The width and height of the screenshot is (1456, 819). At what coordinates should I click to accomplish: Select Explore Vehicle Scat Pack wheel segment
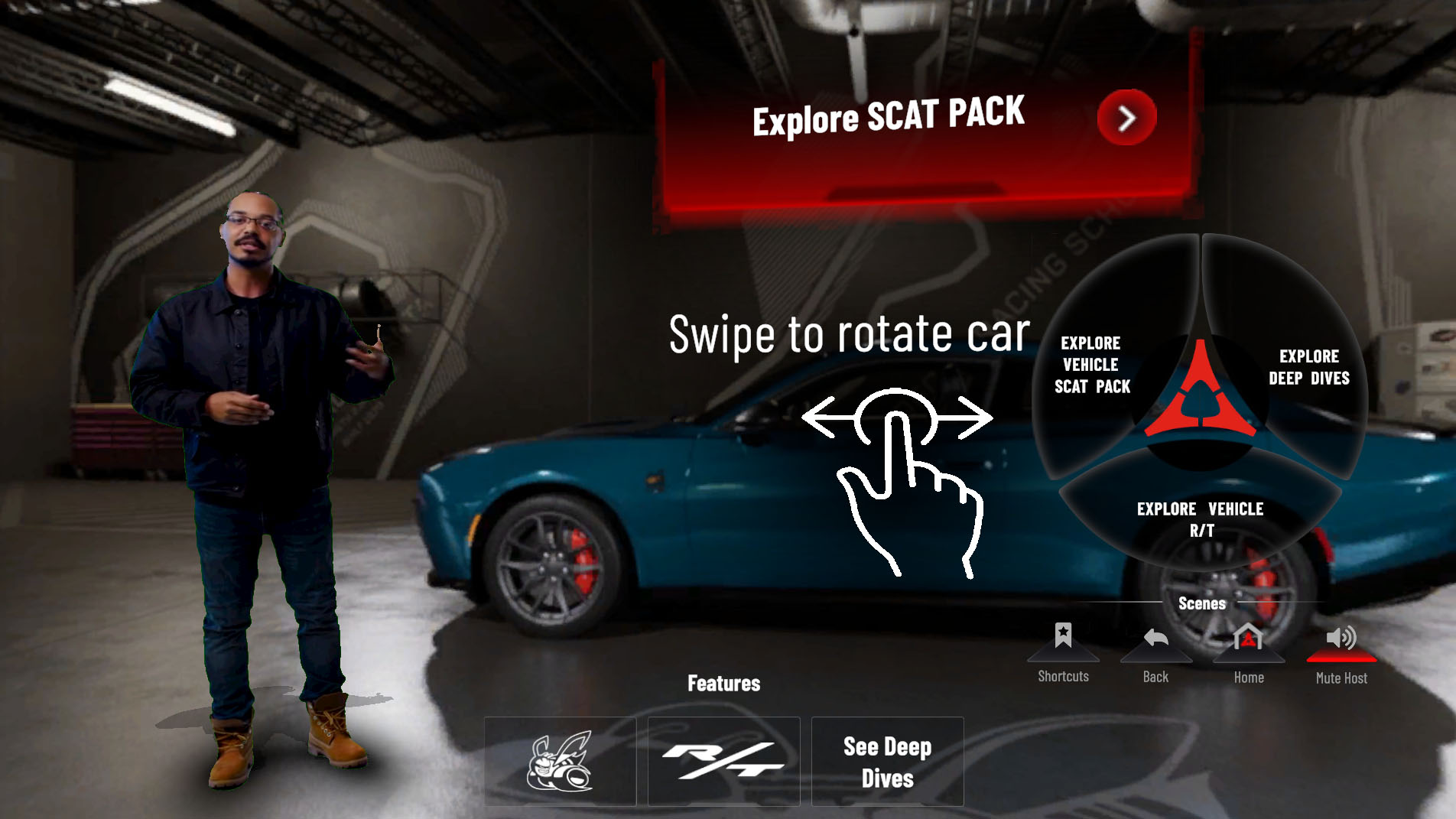(x=1092, y=365)
